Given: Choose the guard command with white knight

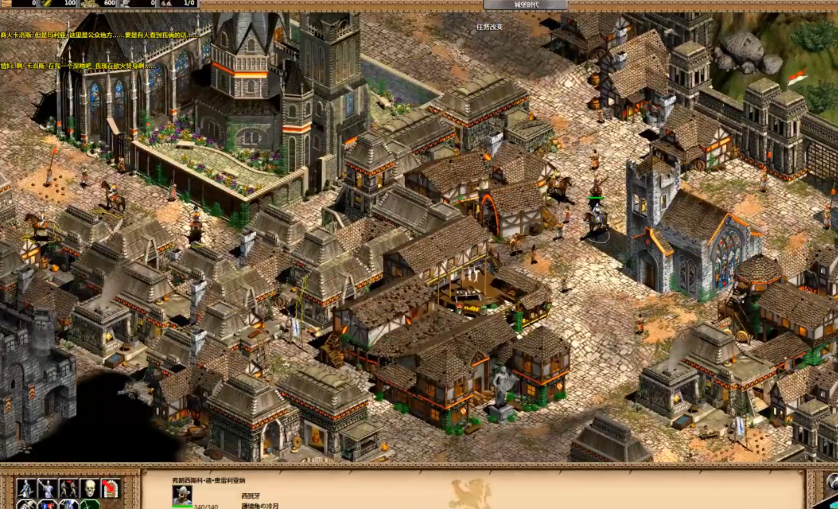Looking at the screenshot, I should [x=46, y=489].
